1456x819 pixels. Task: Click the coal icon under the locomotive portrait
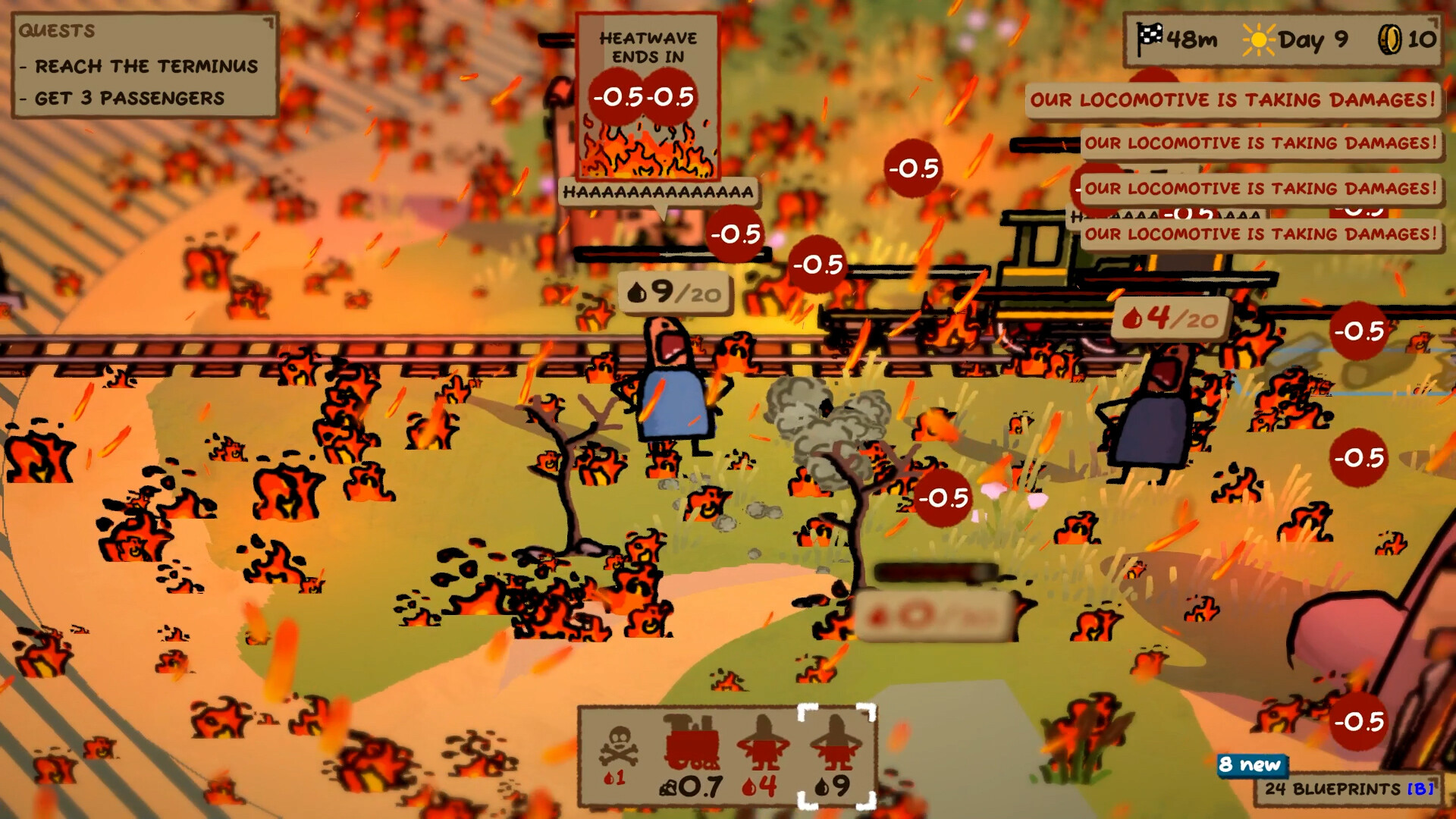(667, 789)
